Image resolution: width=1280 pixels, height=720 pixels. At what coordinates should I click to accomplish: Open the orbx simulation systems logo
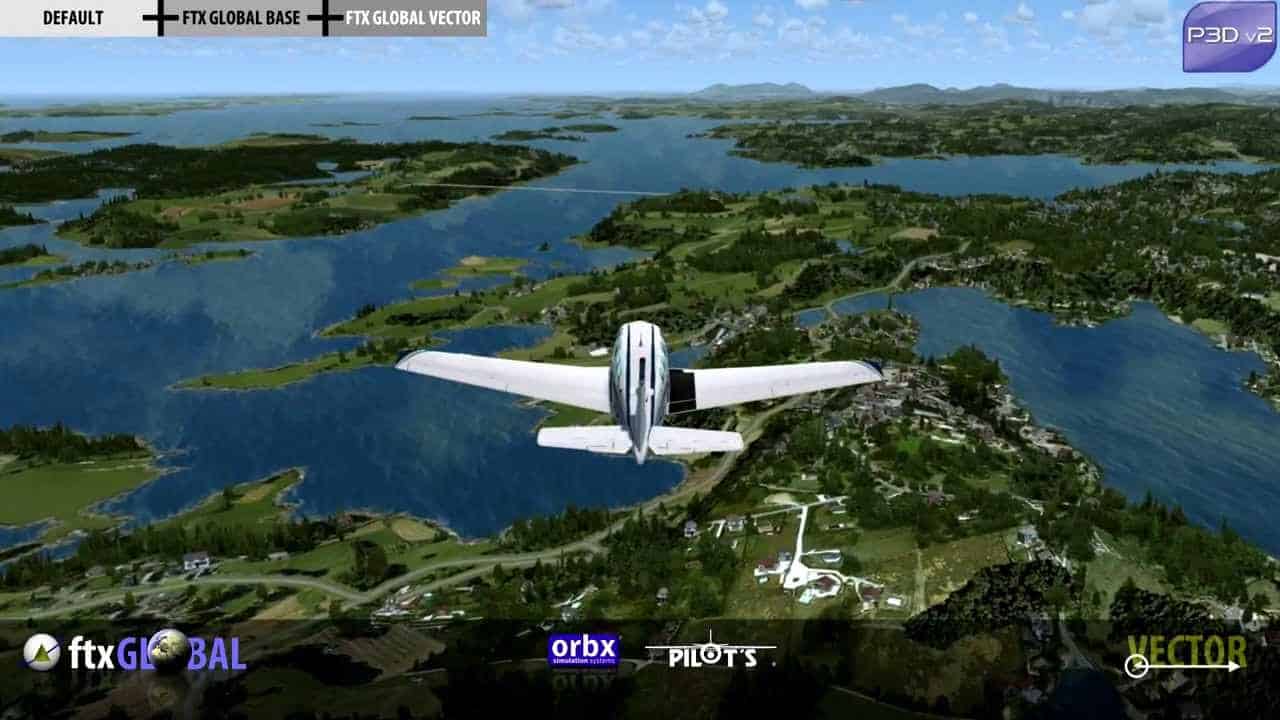pyautogui.click(x=583, y=651)
